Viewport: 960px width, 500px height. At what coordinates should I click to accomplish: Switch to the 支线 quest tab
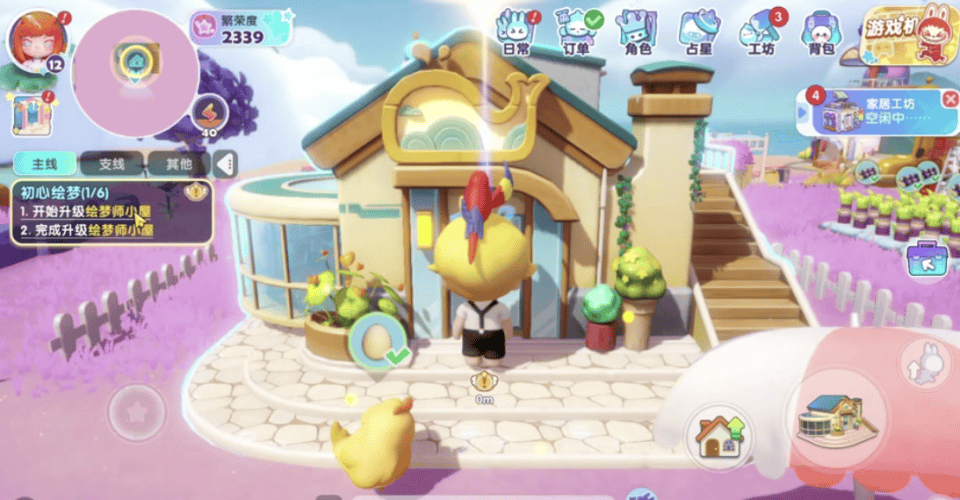pyautogui.click(x=110, y=164)
